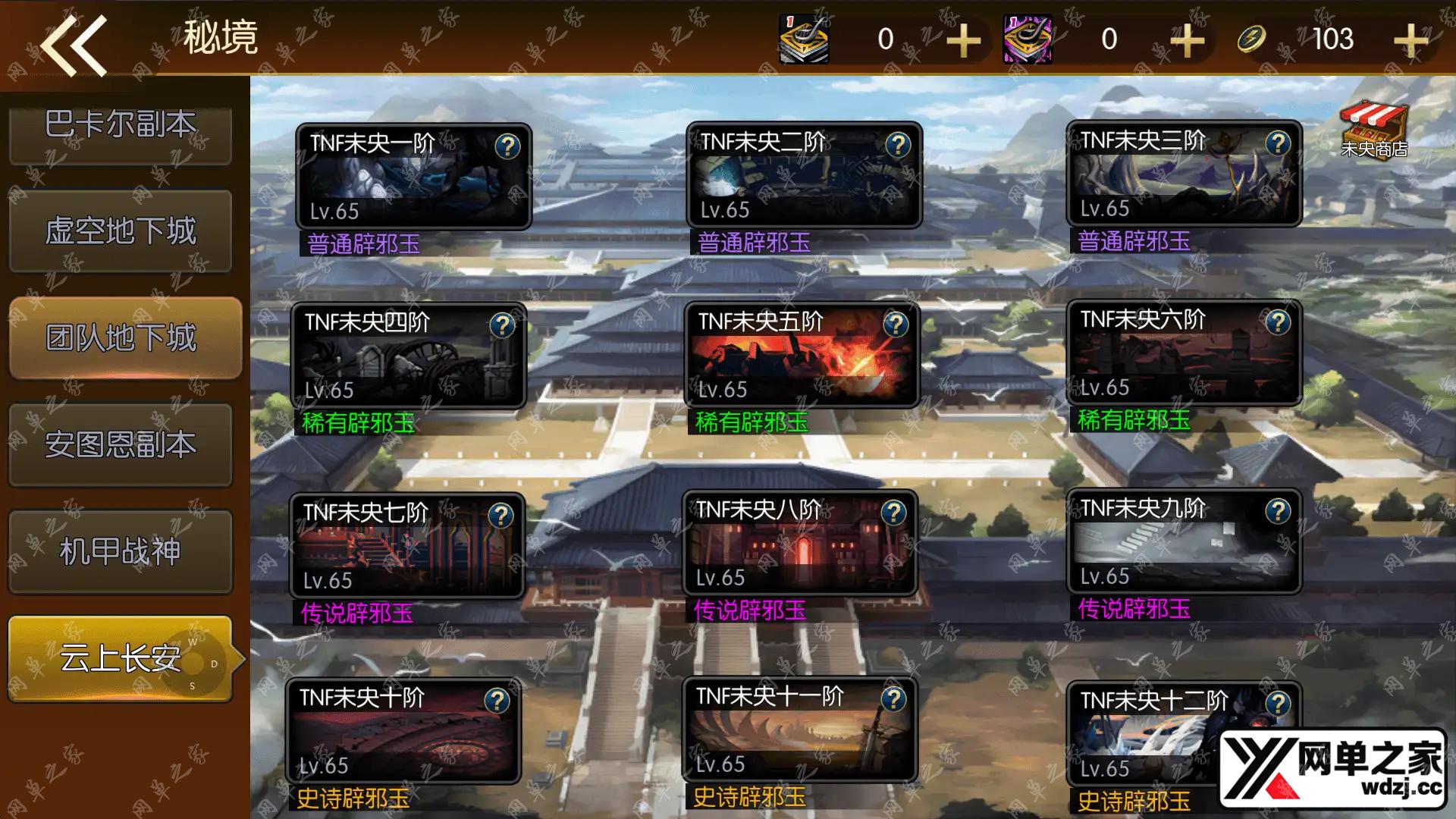This screenshot has width=1456, height=819.
Task: Click the gold ticket currency icon
Action: pos(803,39)
